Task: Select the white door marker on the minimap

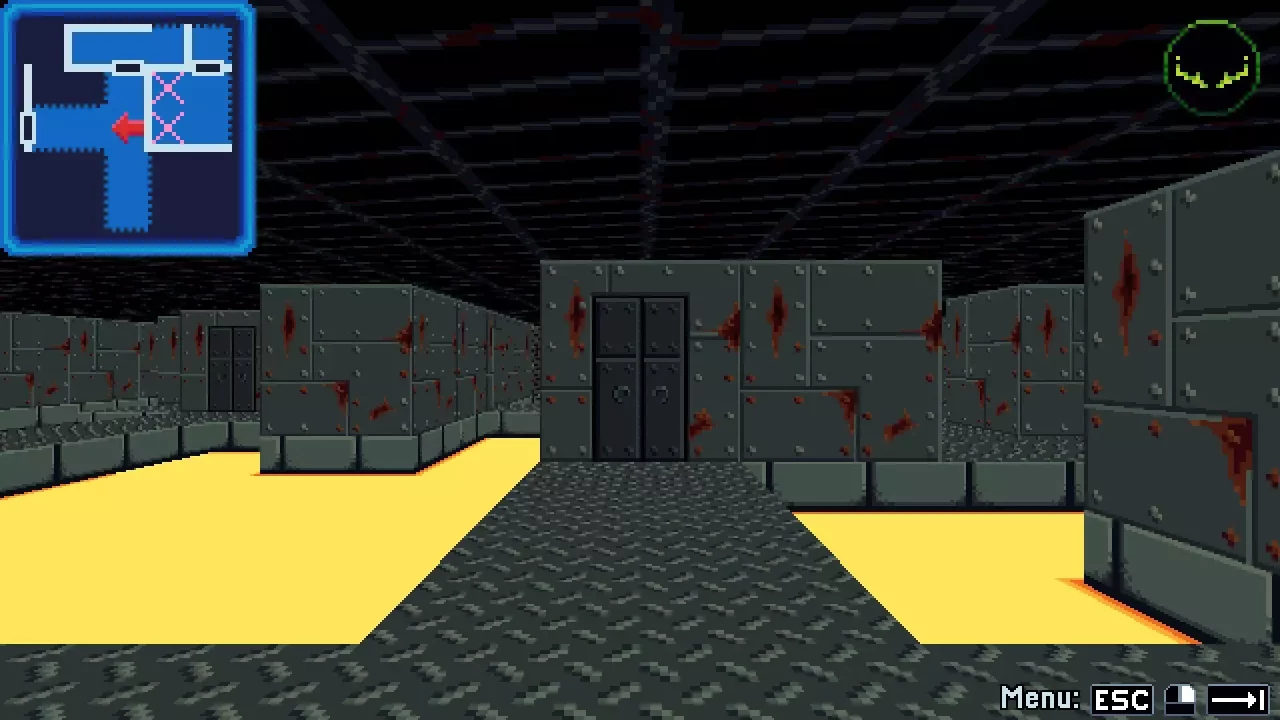Action: [28, 127]
